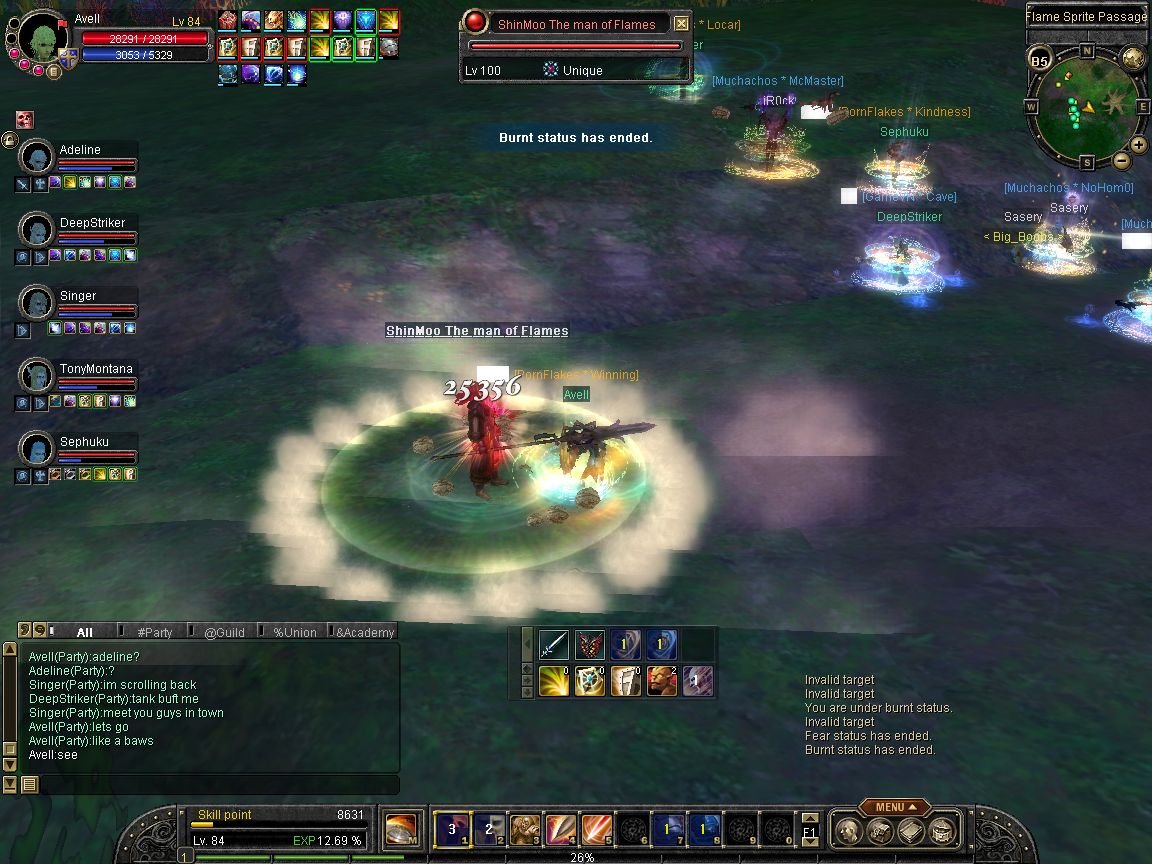This screenshot has height=864, width=1152.
Task: Open the book icon in the menu bar
Action: tap(910, 830)
